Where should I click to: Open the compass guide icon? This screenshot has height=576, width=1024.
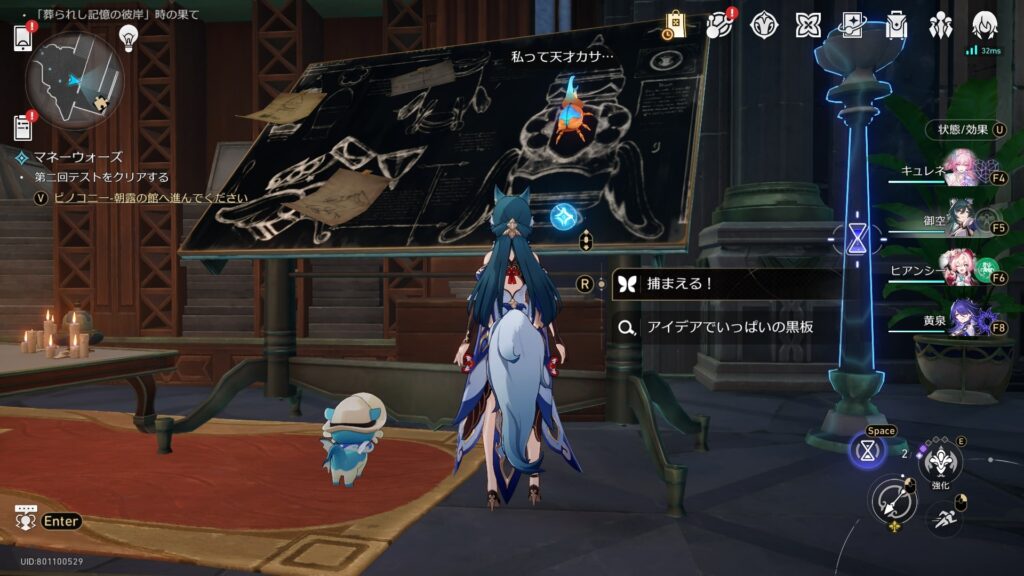pos(764,25)
